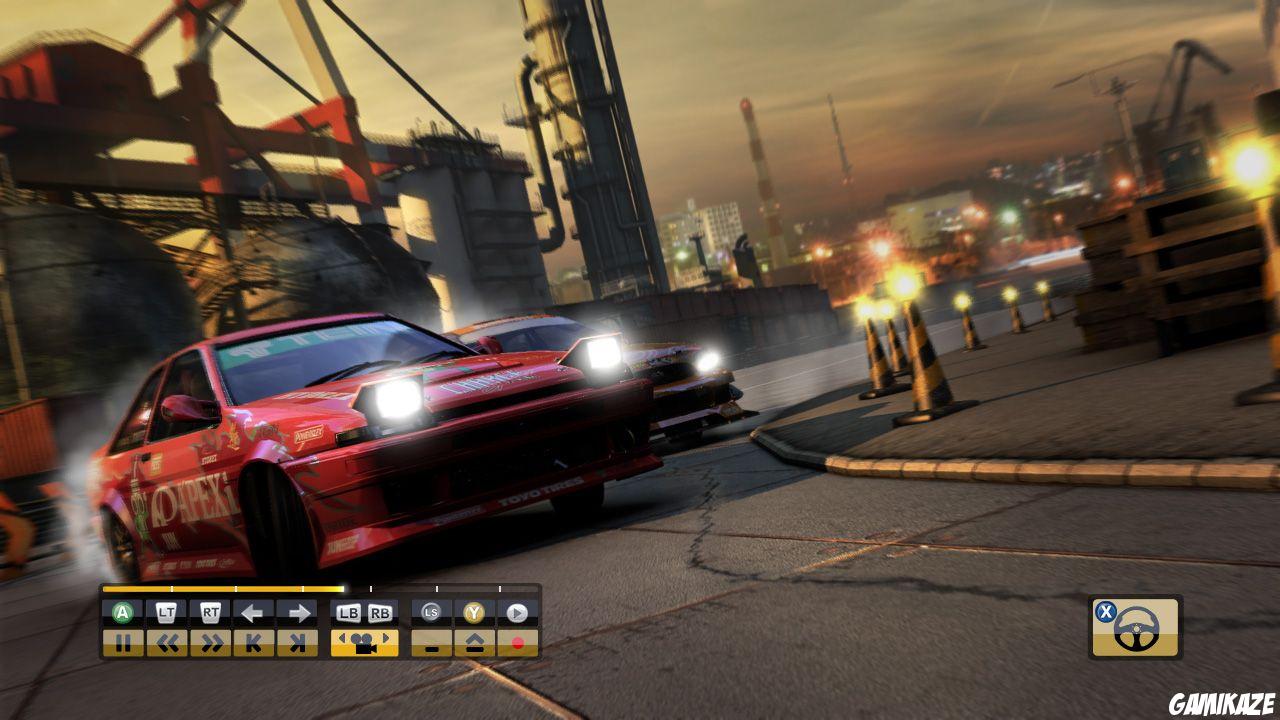This screenshot has height=720, width=1280.
Task: Toggle slow motion with the LT button
Action: point(166,611)
